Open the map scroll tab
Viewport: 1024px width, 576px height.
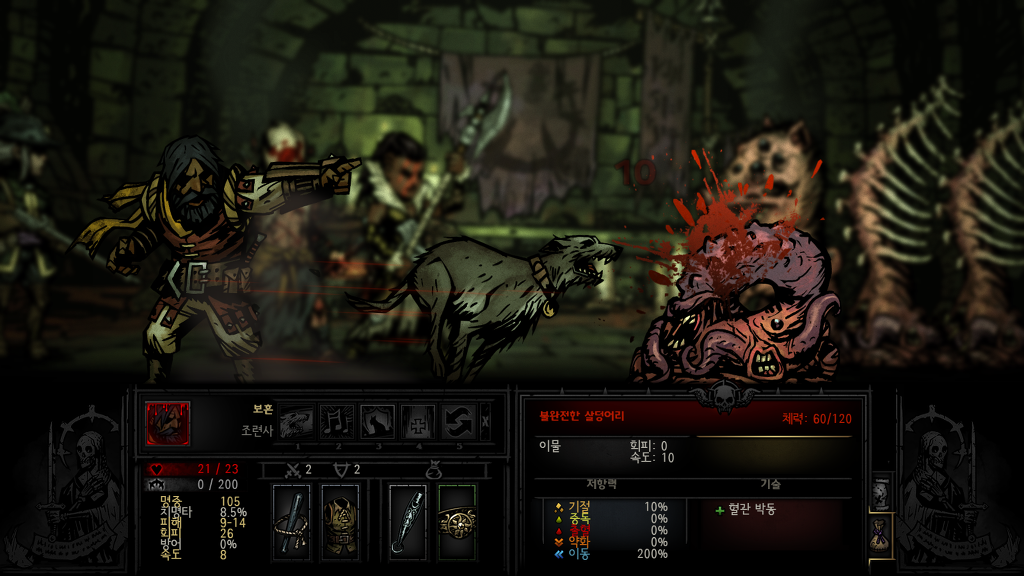881,492
